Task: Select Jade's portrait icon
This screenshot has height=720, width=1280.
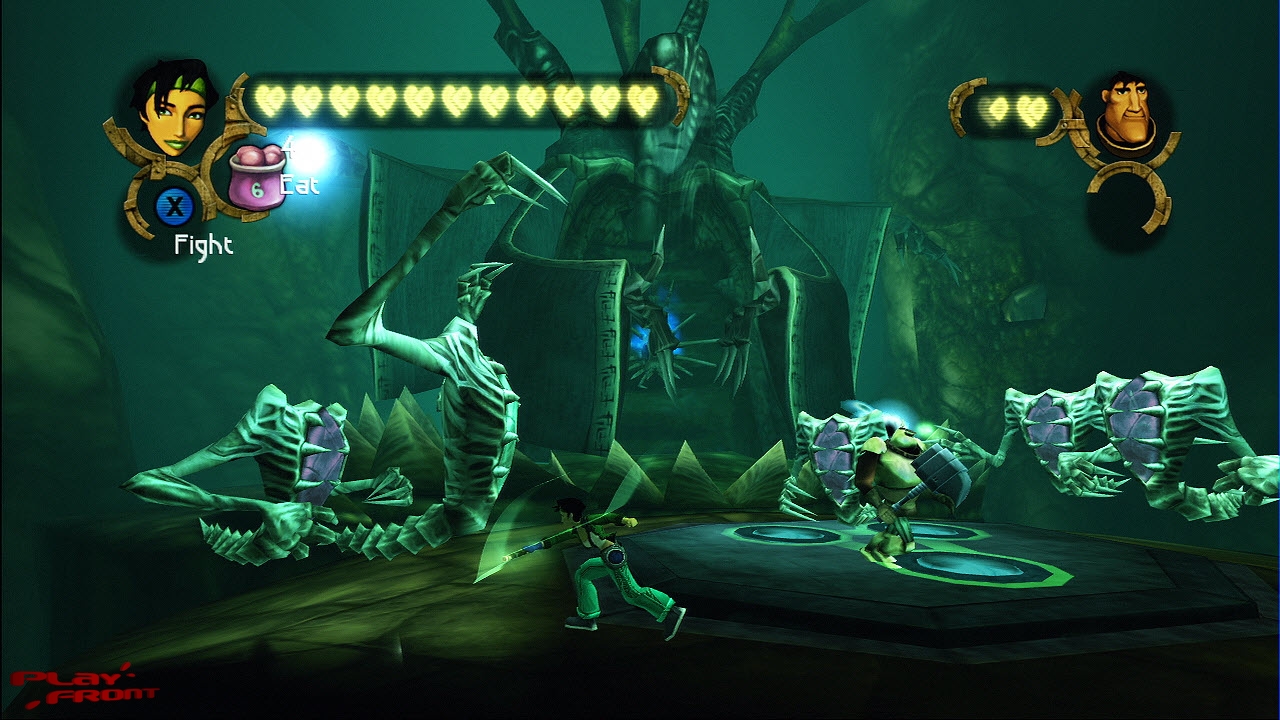Action: tap(173, 108)
